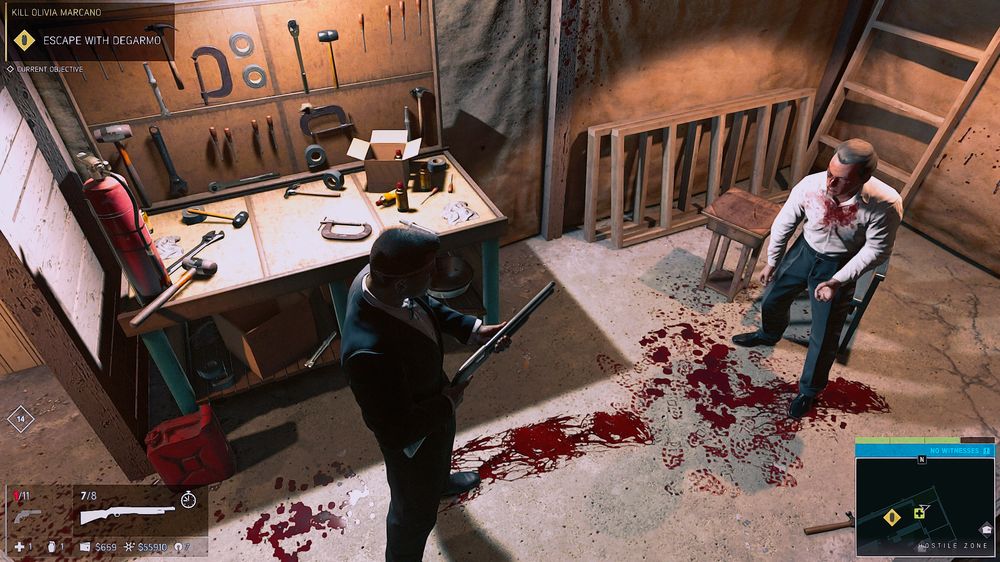Viewport: 1000px width, 562px height.
Task: Switch to the revolver sidearm slot
Action: click(26, 514)
